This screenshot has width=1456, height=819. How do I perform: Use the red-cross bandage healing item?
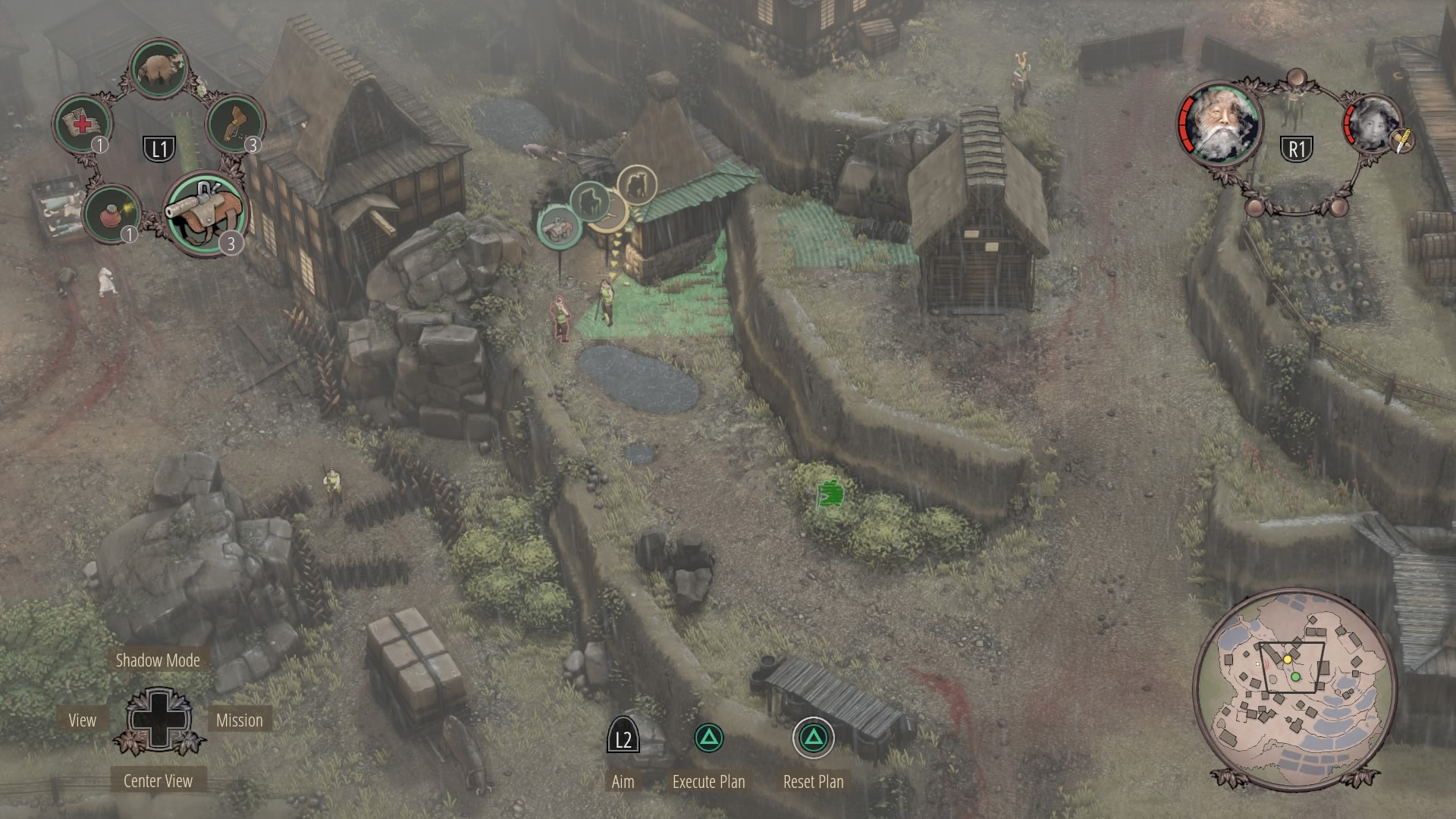(x=81, y=123)
